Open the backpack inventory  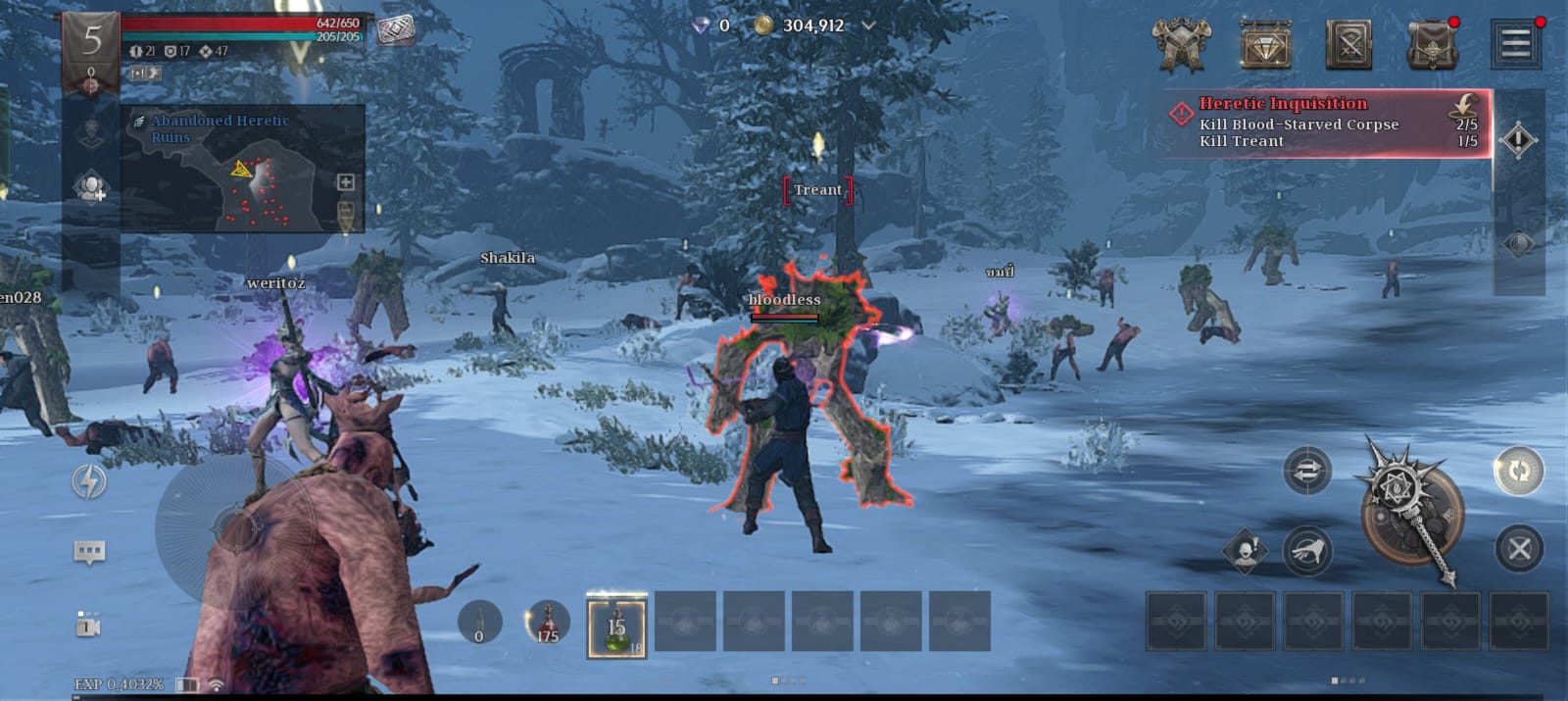point(1432,45)
